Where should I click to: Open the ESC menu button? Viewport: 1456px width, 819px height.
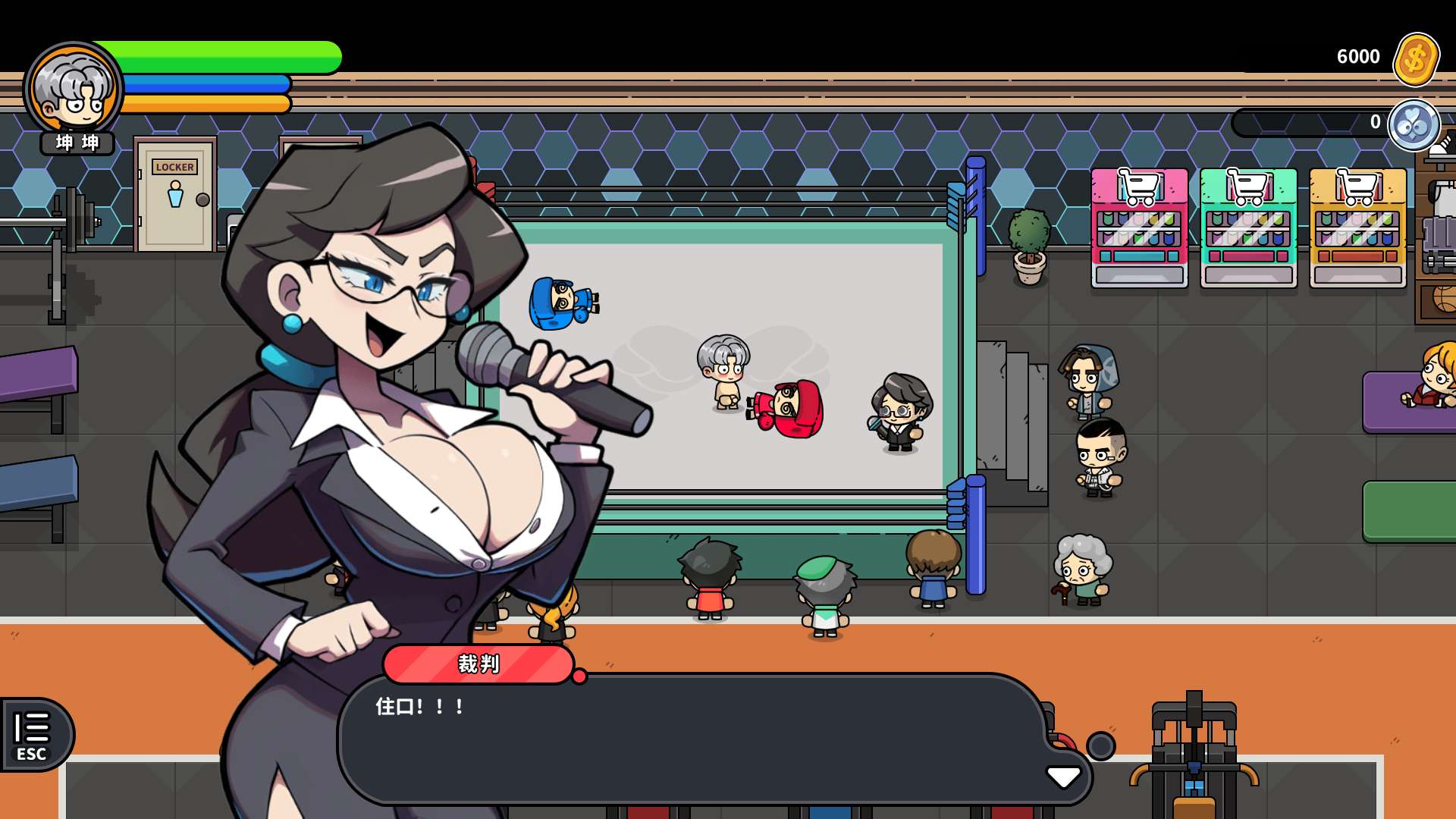coord(33,734)
